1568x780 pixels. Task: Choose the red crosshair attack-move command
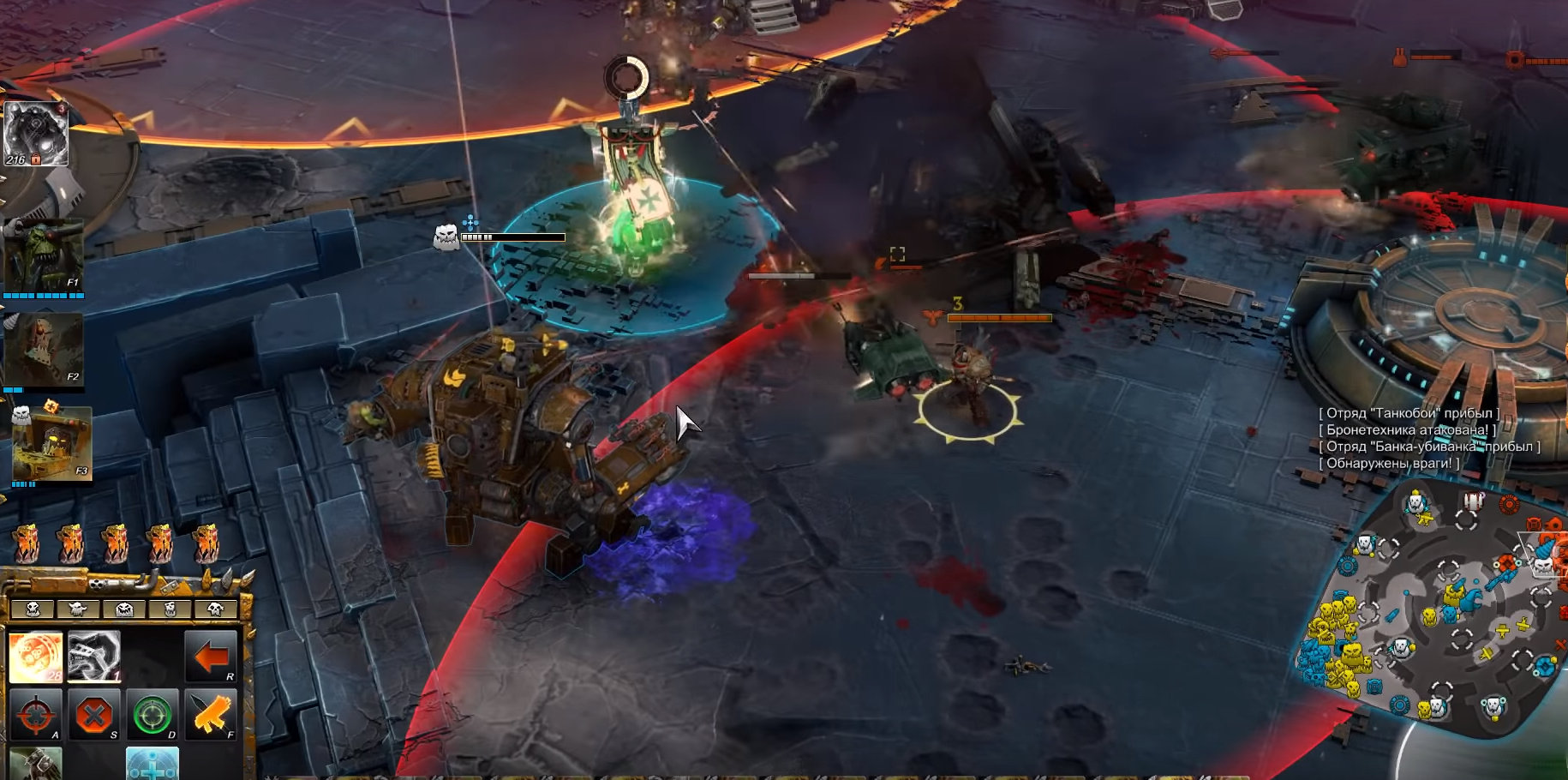(35, 715)
